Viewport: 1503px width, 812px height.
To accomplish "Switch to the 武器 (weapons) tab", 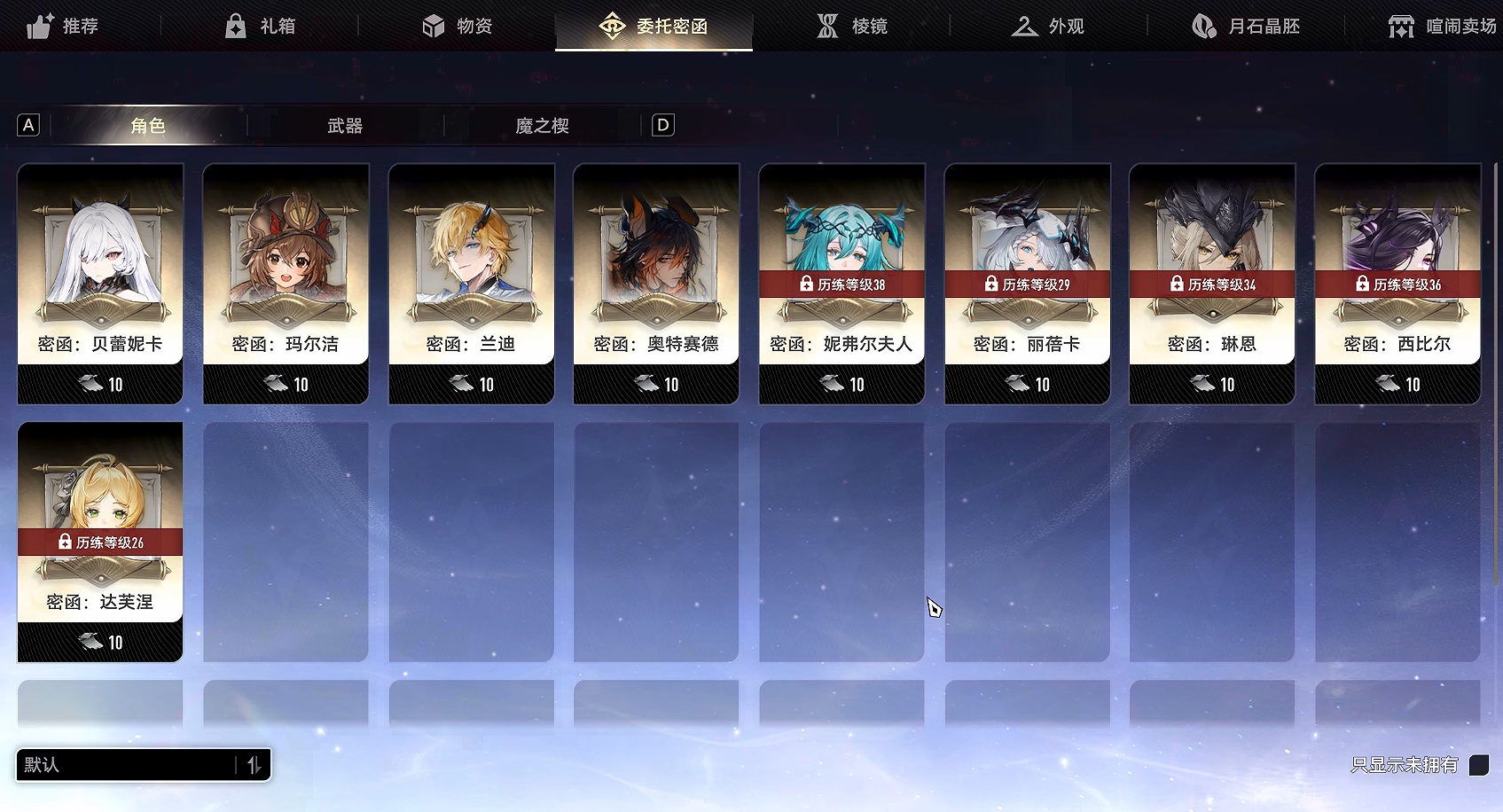I will coord(345,126).
